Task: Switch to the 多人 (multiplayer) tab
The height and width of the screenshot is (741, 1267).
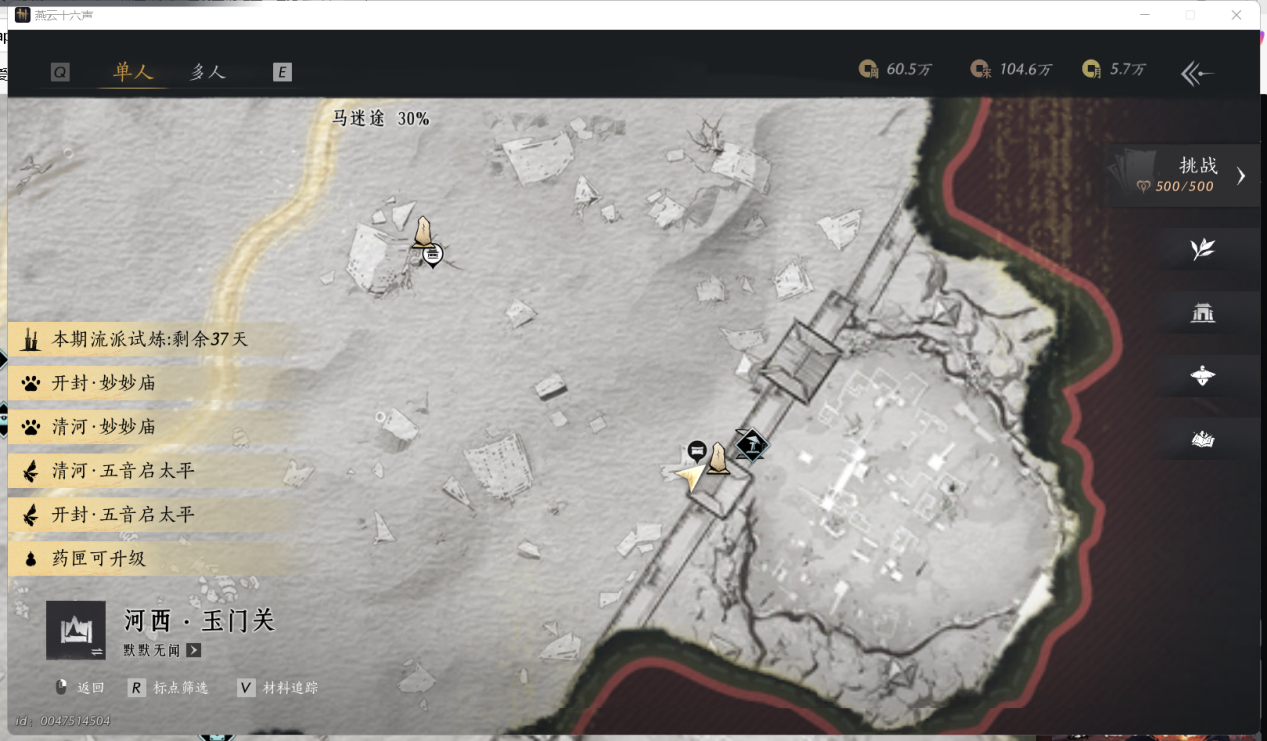Action: tap(208, 72)
